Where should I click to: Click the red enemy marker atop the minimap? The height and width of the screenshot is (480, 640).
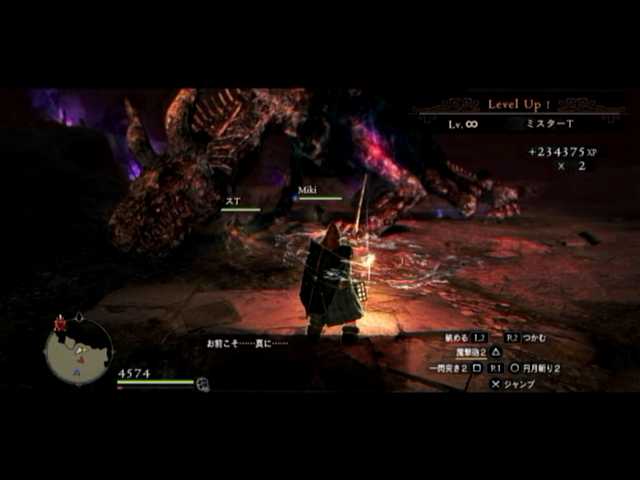point(60,323)
